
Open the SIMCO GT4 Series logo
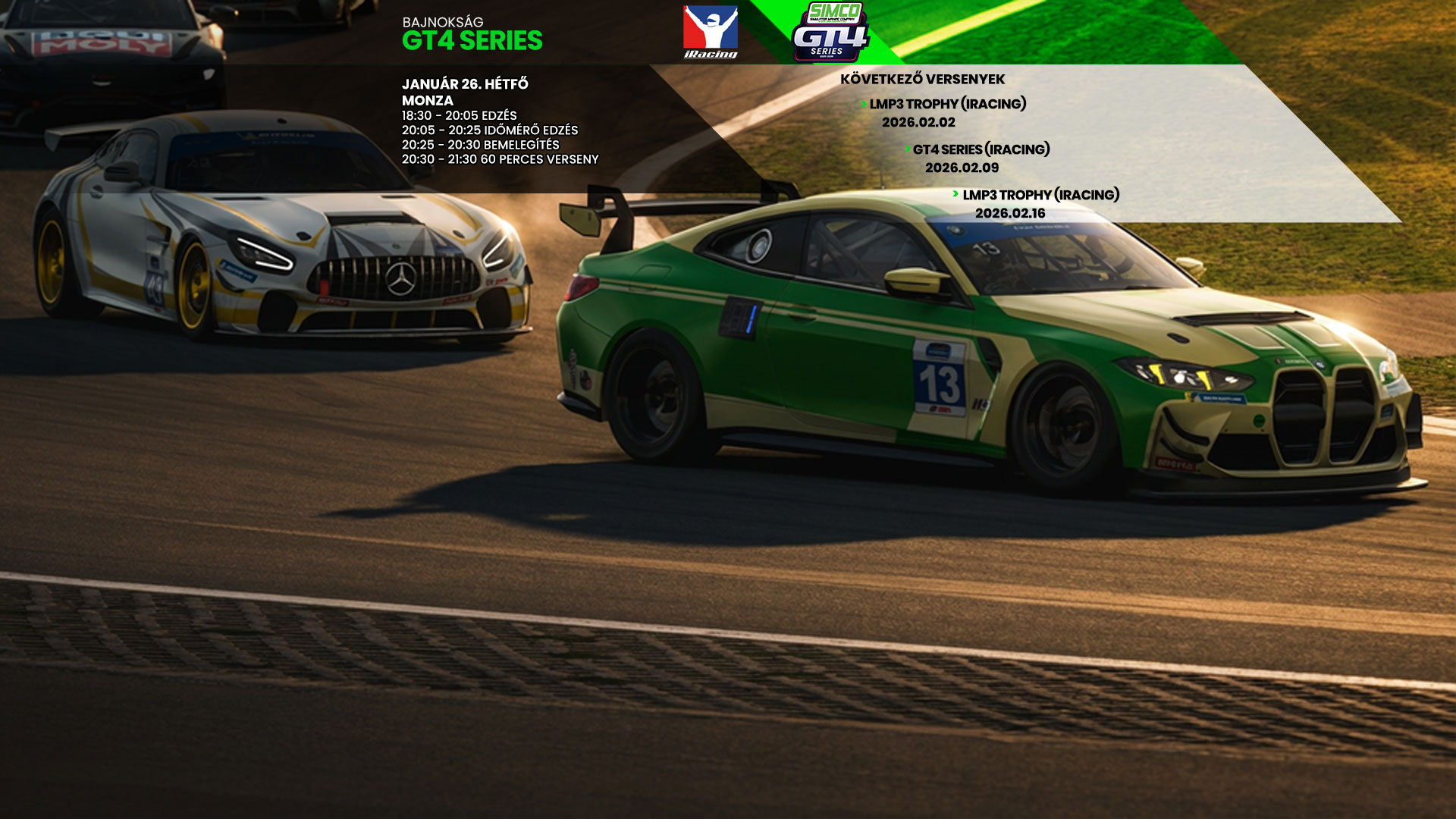pos(831,32)
